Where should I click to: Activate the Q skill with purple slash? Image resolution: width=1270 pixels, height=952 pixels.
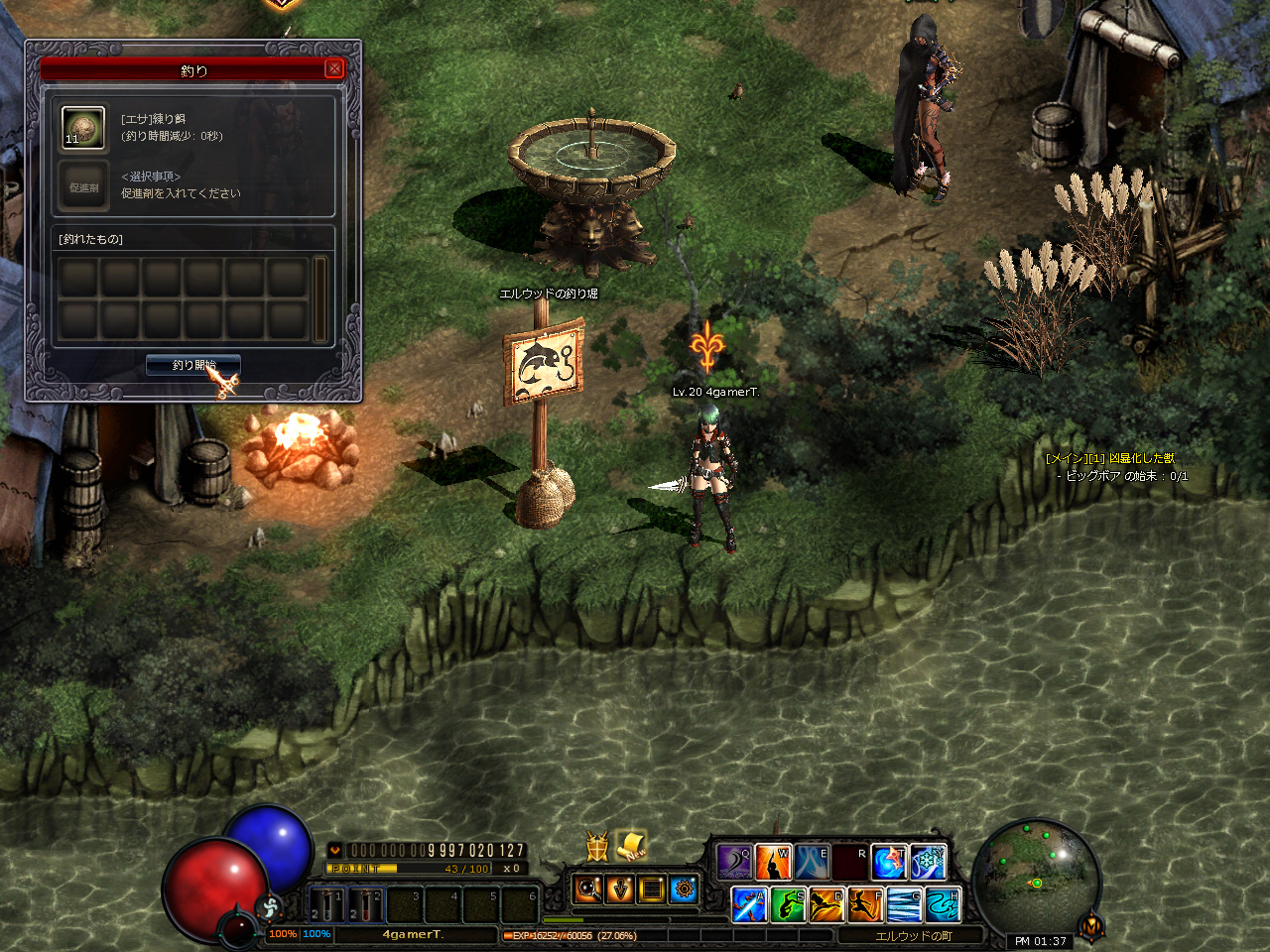click(x=735, y=862)
